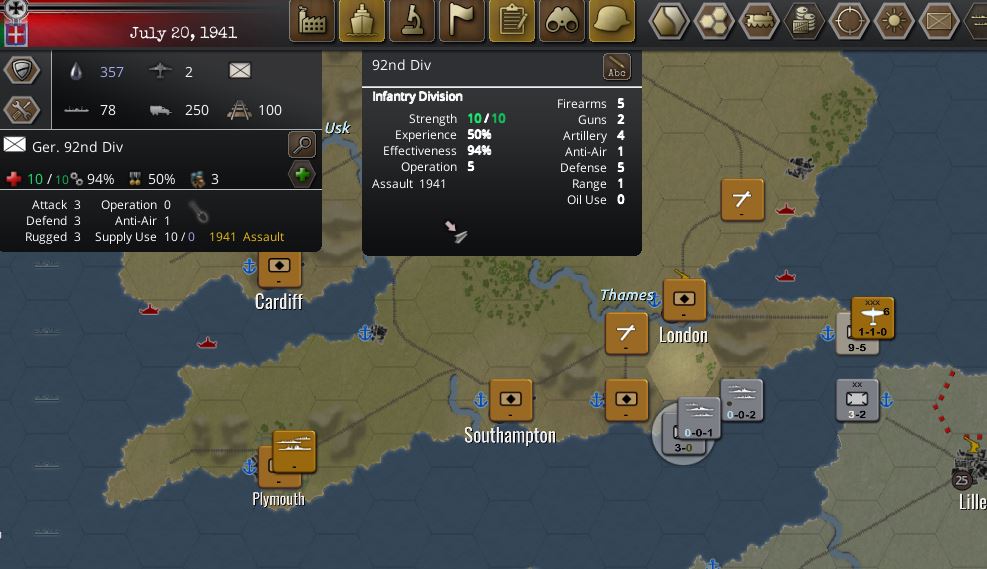The width and height of the screenshot is (987, 569).
Task: Open the factory production panel
Action: (x=312, y=21)
